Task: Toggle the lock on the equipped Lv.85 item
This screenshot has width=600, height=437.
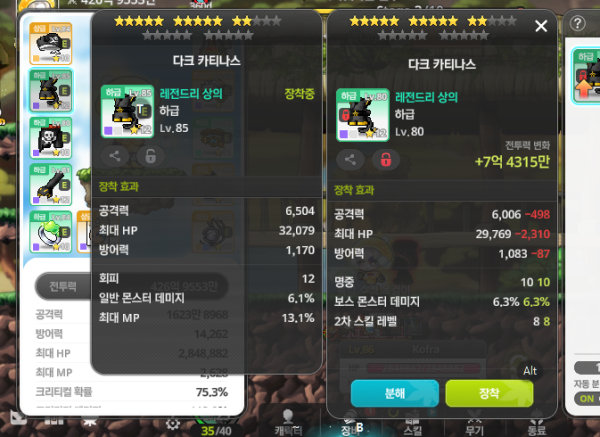Action: 149,155
